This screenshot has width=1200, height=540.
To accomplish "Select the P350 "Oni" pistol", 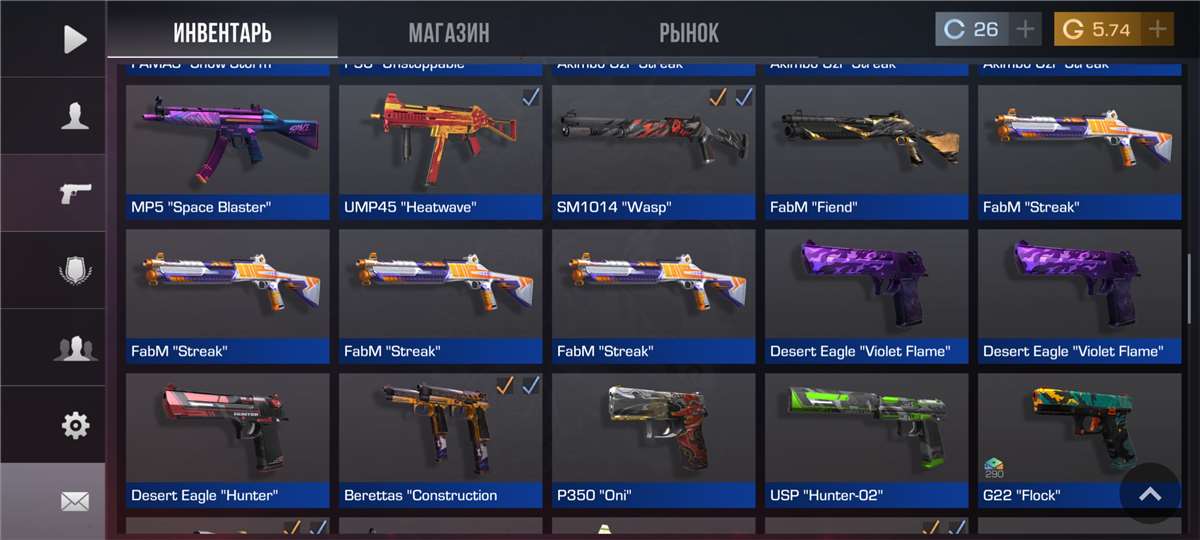I will pyautogui.click(x=654, y=439).
